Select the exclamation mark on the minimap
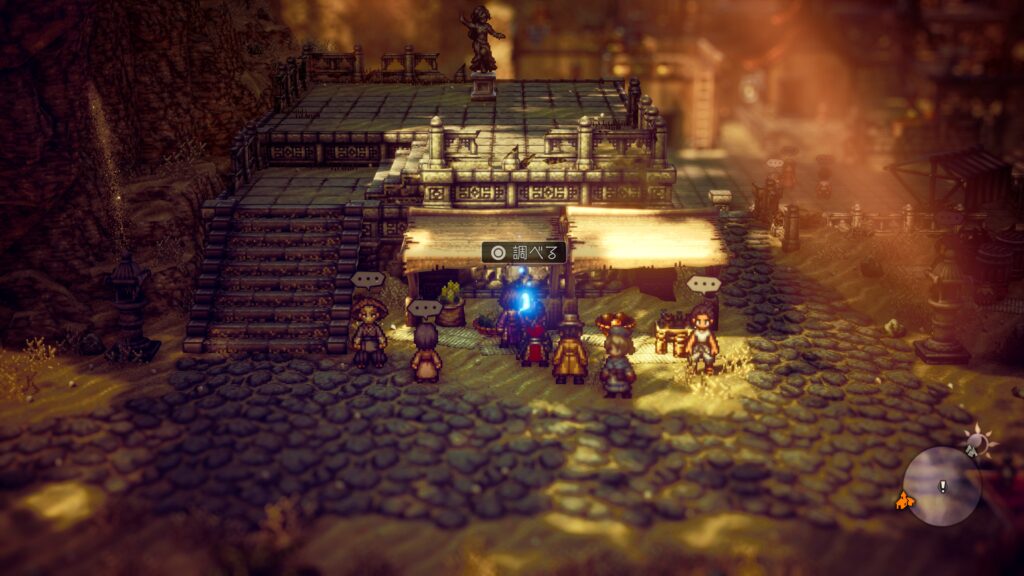 click(942, 486)
